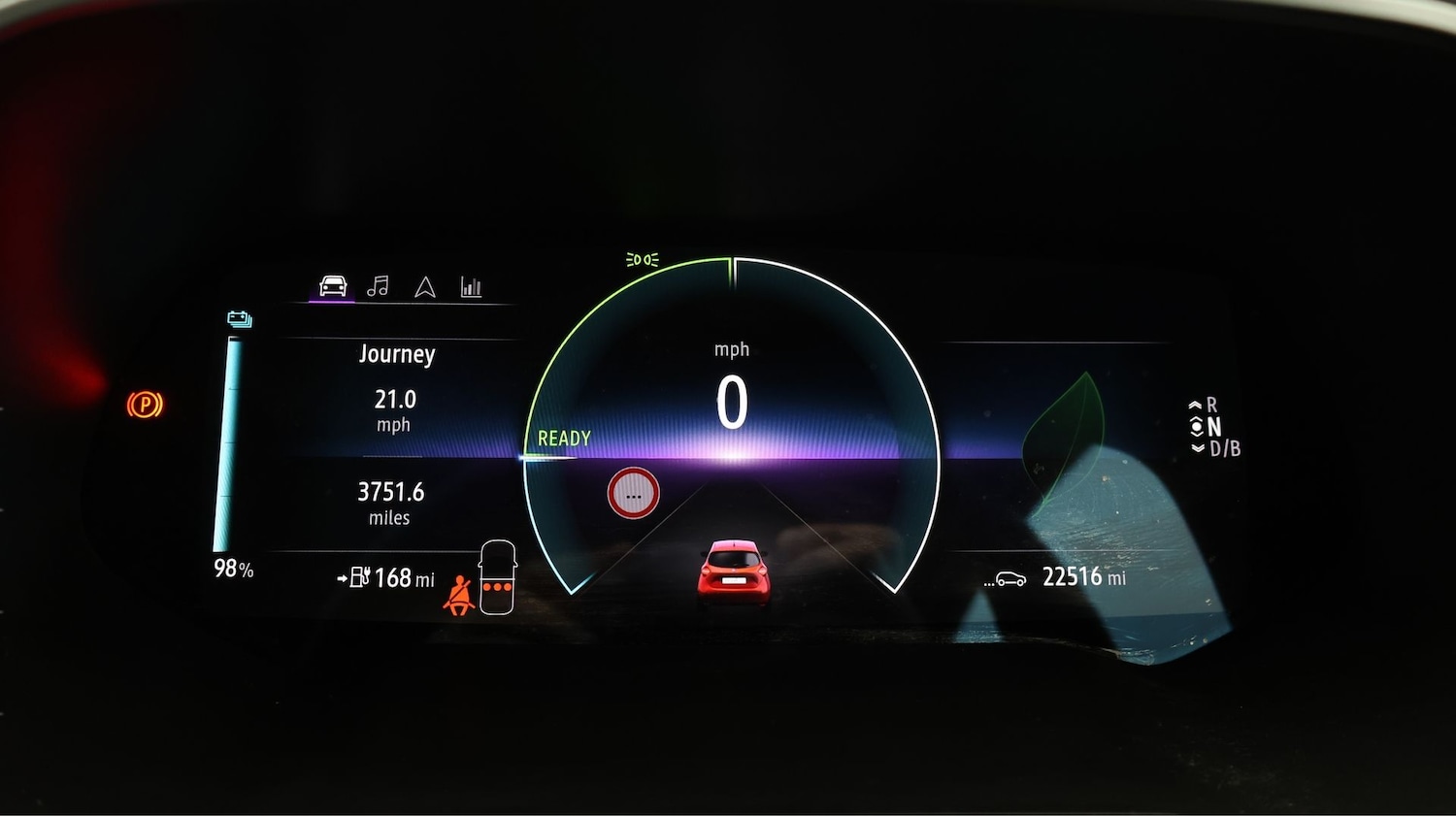Choose the D/B gear position
The image size is (1456, 816).
click(1224, 448)
